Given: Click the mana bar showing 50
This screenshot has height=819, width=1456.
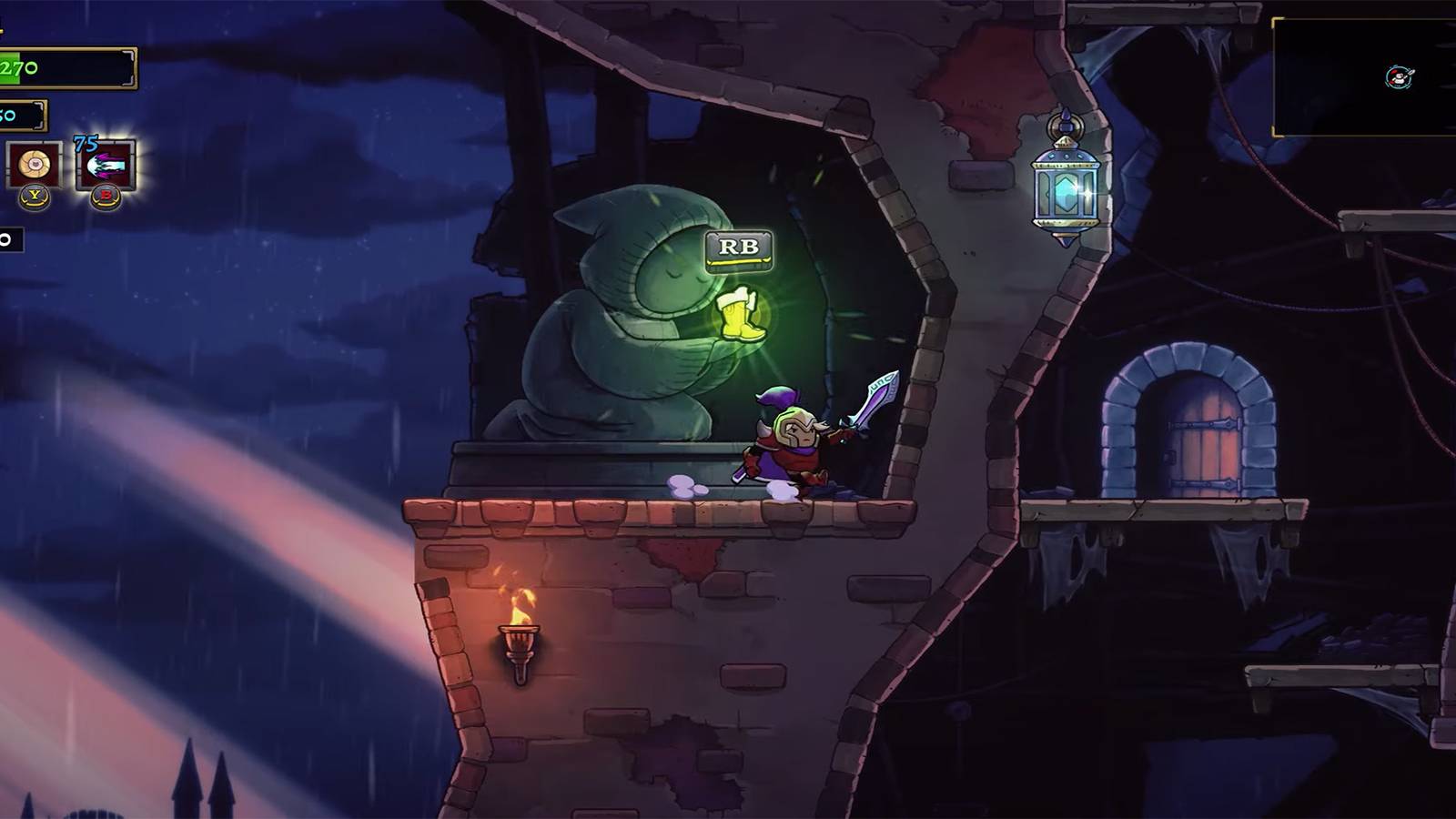Looking at the screenshot, I should 23,114.
